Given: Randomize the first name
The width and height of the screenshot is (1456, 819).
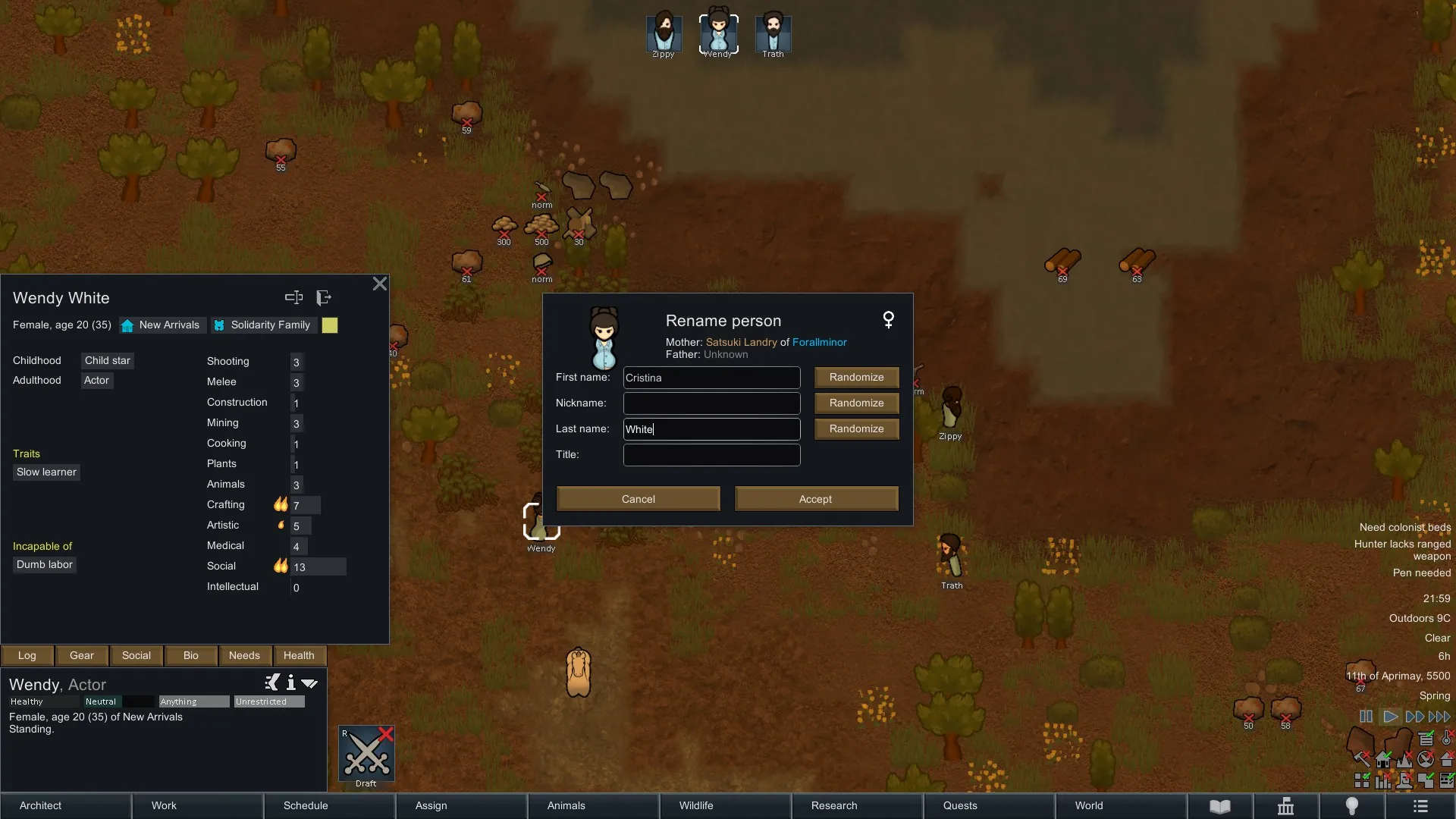Looking at the screenshot, I should (x=856, y=378).
